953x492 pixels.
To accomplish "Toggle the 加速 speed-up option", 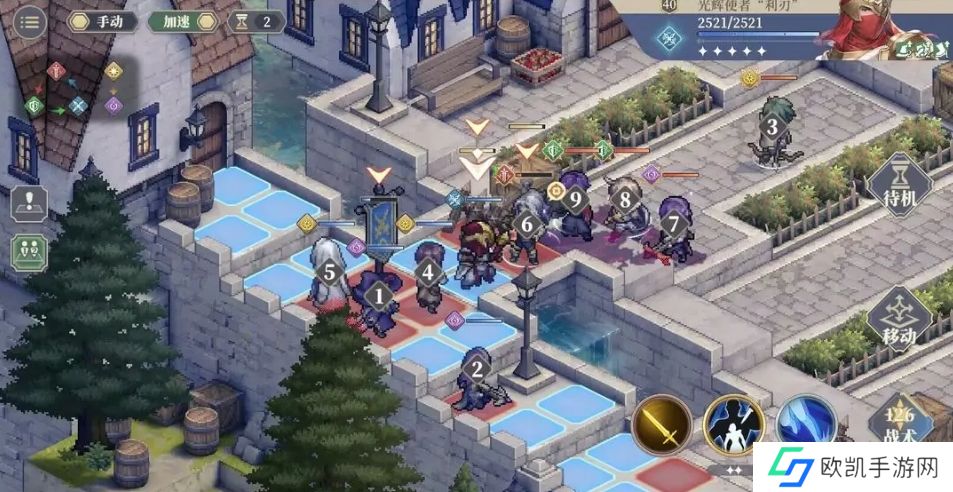I will point(182,21).
